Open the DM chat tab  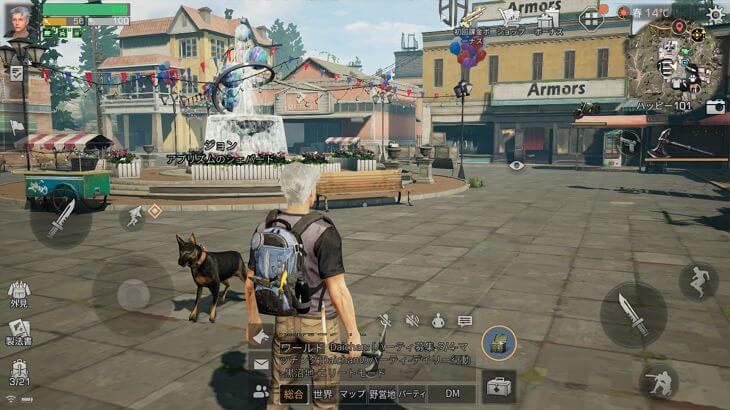tap(452, 394)
